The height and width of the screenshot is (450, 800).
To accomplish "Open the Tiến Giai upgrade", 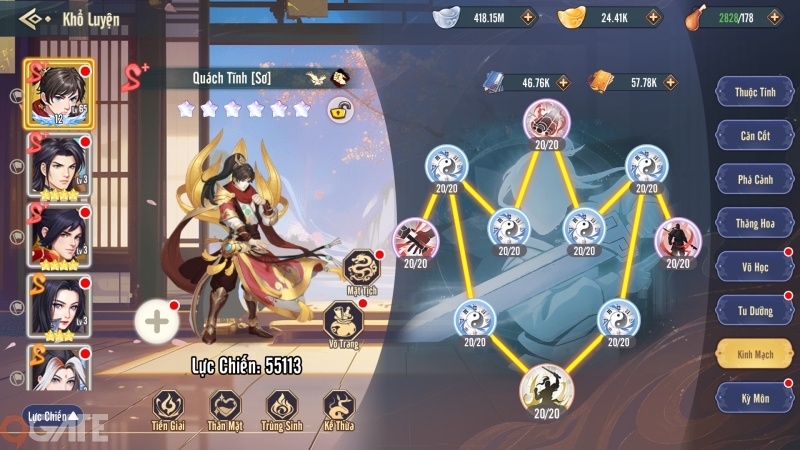I will [x=168, y=407].
